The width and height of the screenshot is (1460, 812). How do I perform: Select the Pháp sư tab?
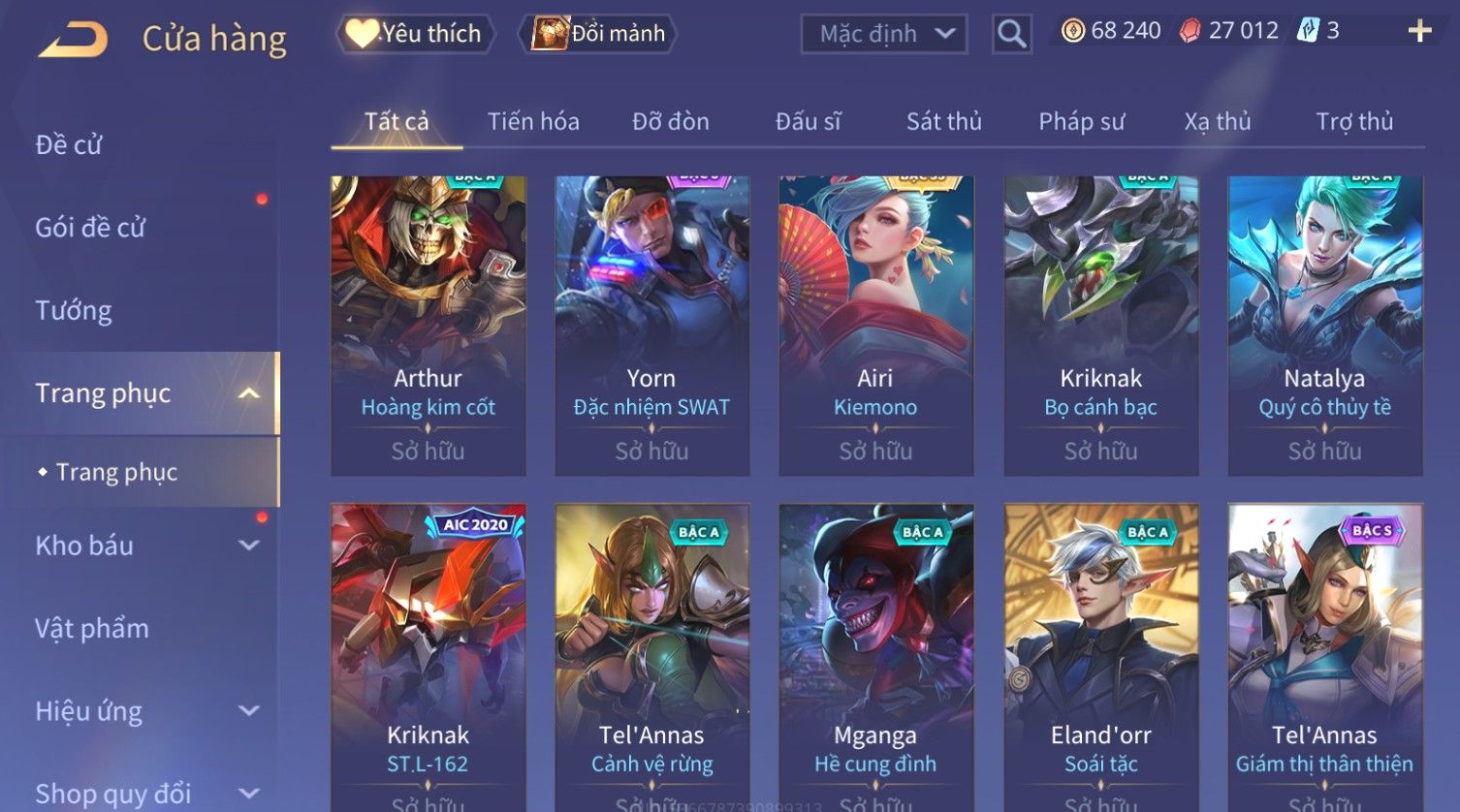pos(1081,122)
